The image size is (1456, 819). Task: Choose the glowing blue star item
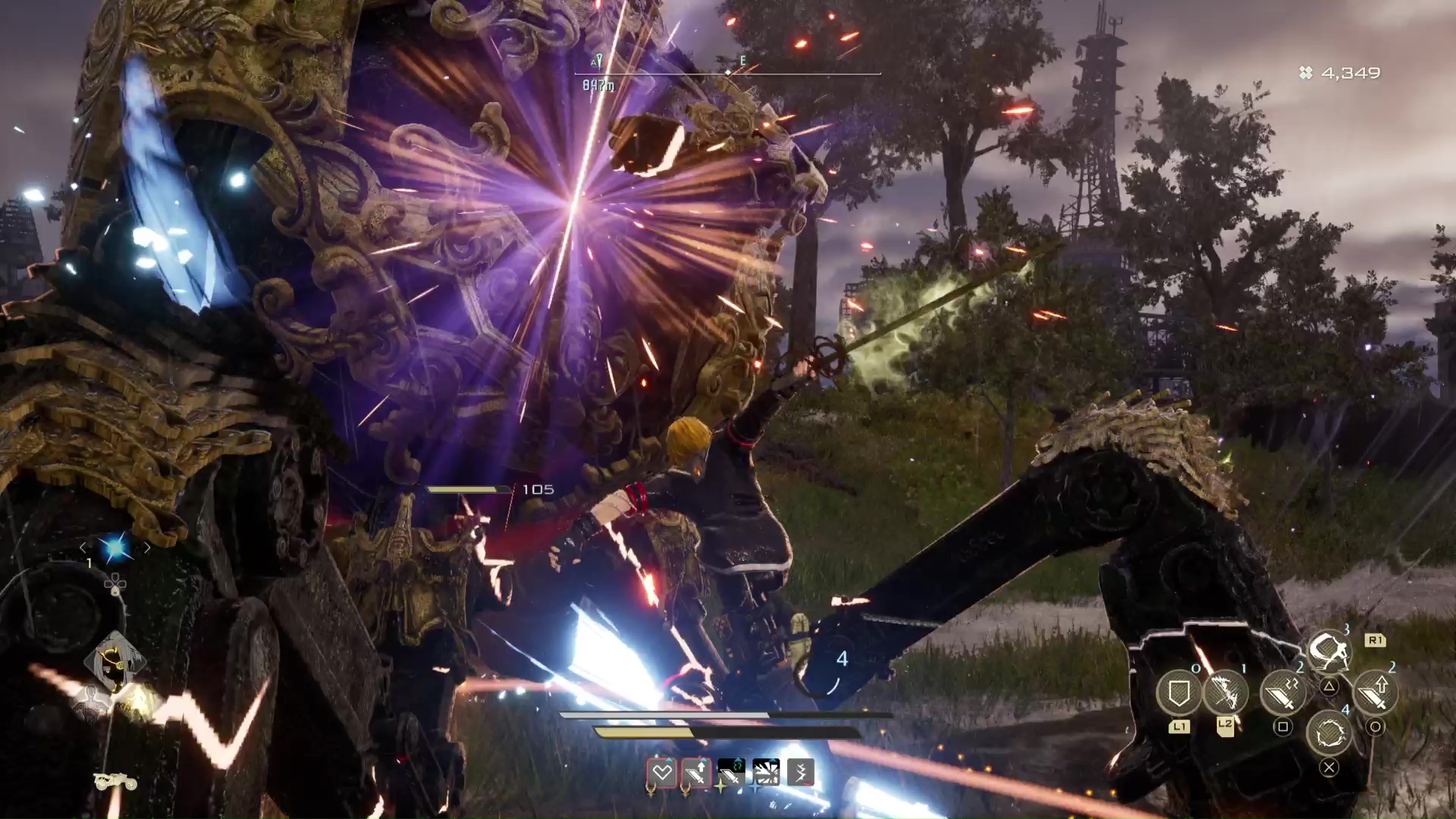tap(115, 548)
